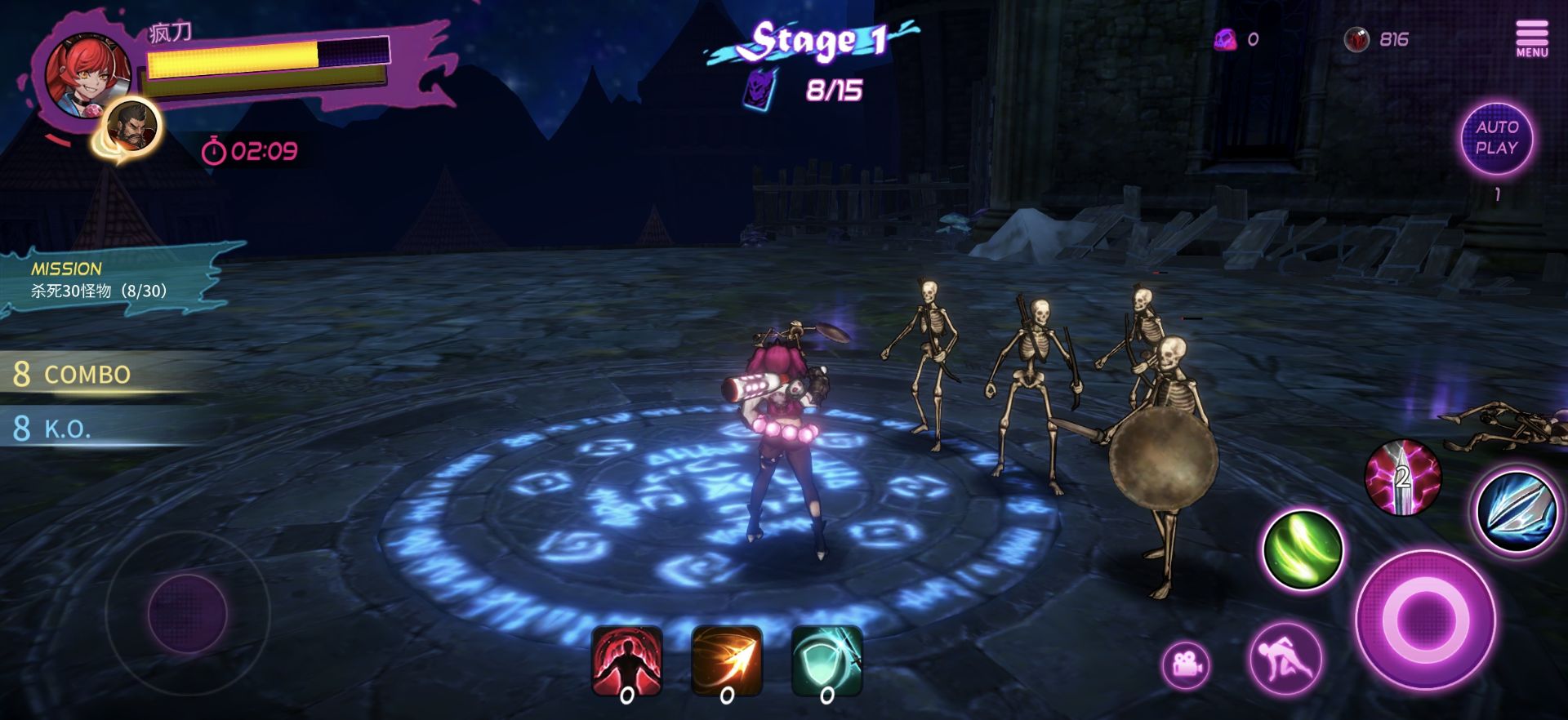Use the orange flaming arrow item
Screen dimensions: 1568x720
[726, 661]
